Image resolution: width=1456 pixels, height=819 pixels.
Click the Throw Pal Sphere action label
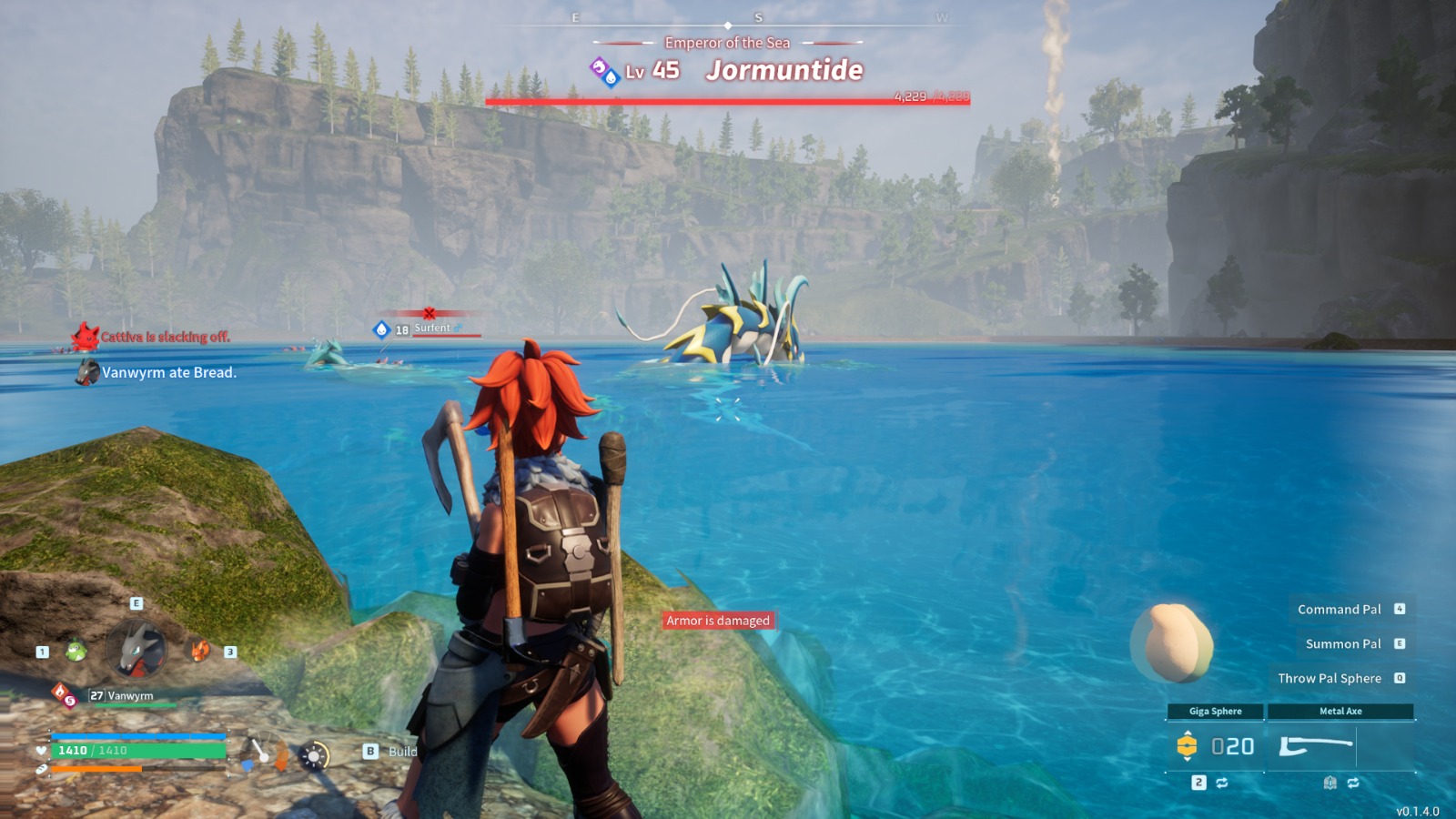(1330, 678)
